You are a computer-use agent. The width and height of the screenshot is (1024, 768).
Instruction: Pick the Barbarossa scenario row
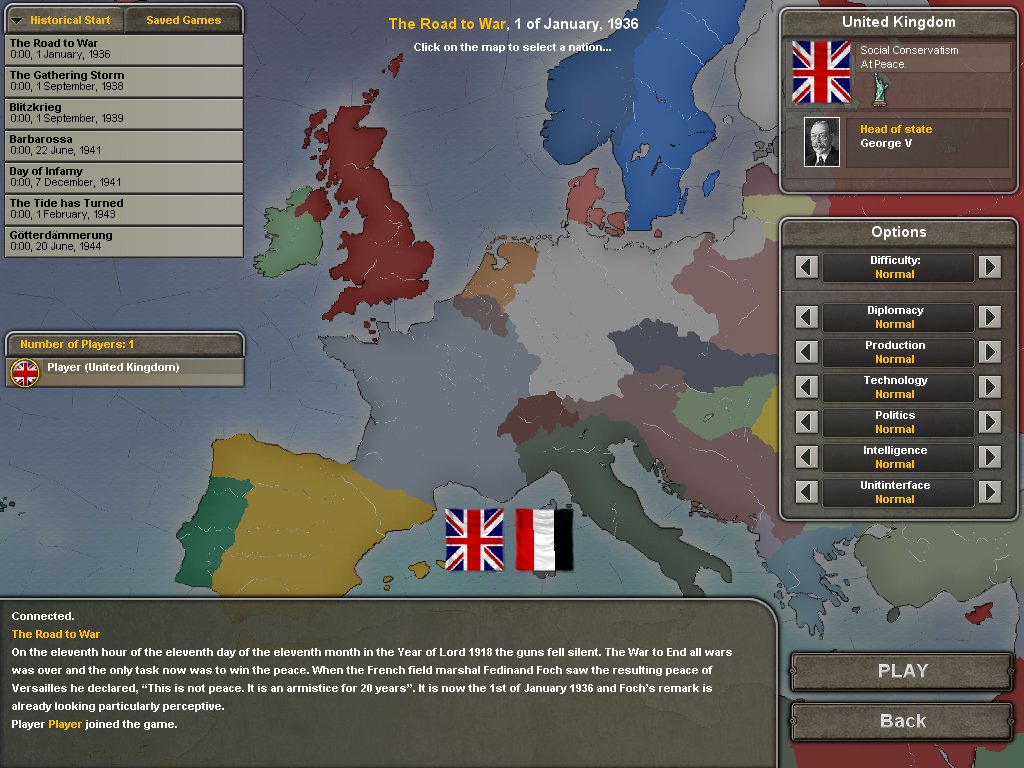[123, 145]
